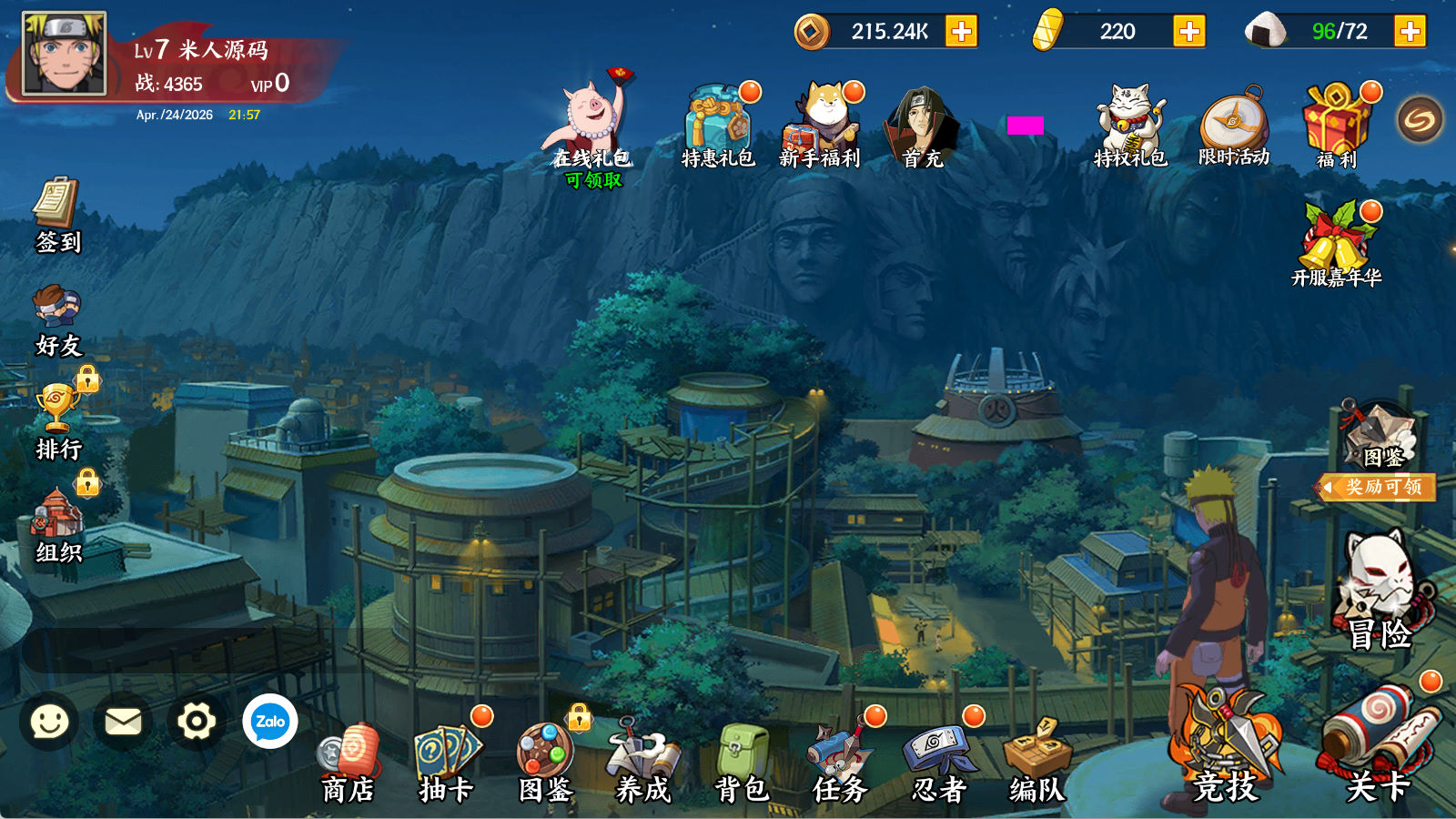This screenshot has width=1456, height=819.
Task: Open the gear settings button
Action: point(196,722)
